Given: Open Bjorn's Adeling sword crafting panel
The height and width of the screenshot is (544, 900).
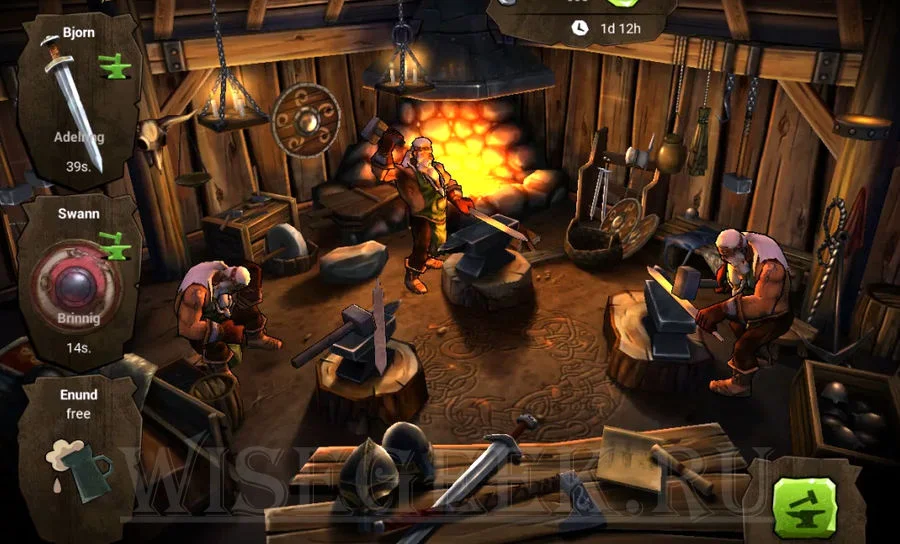Looking at the screenshot, I should pyautogui.click(x=80, y=100).
